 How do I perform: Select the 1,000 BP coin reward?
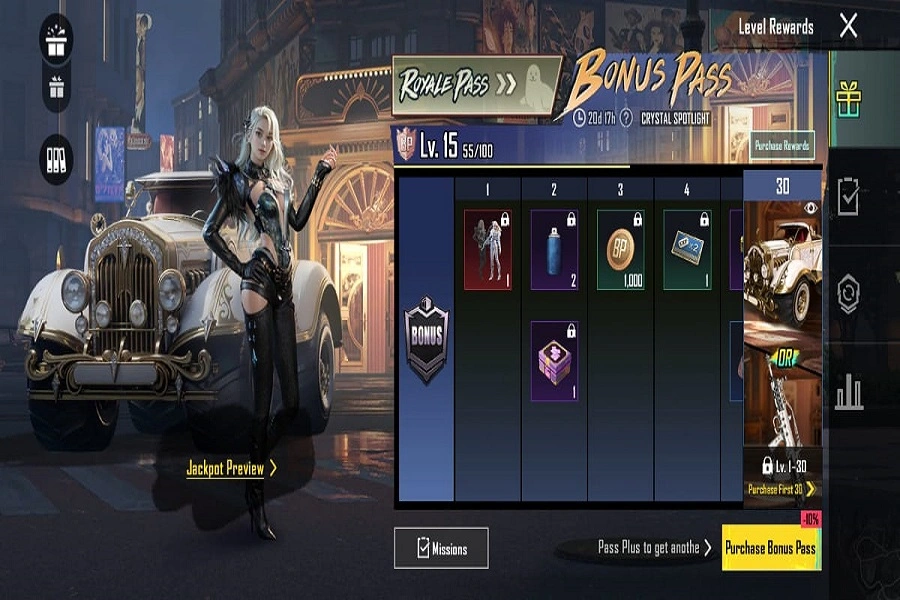[x=620, y=249]
